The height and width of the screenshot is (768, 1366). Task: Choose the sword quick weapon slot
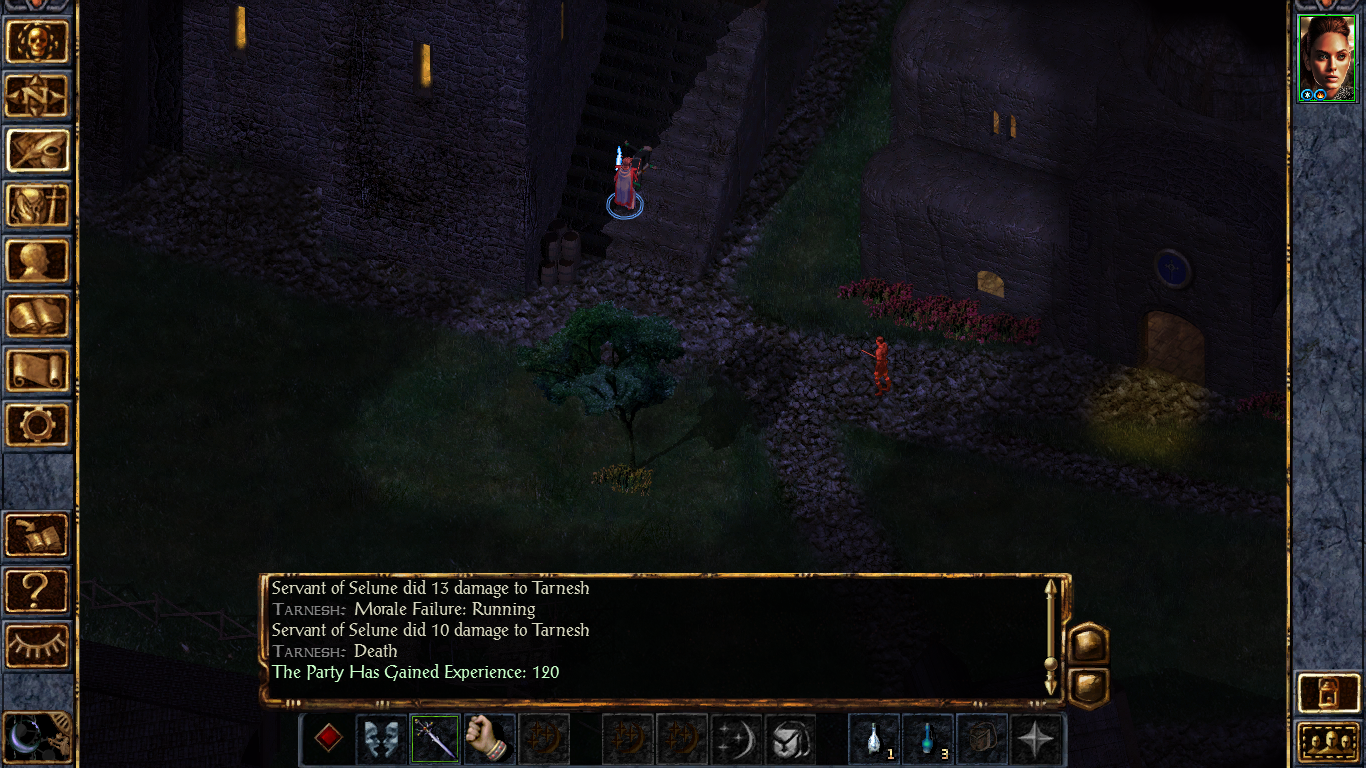pyautogui.click(x=436, y=740)
